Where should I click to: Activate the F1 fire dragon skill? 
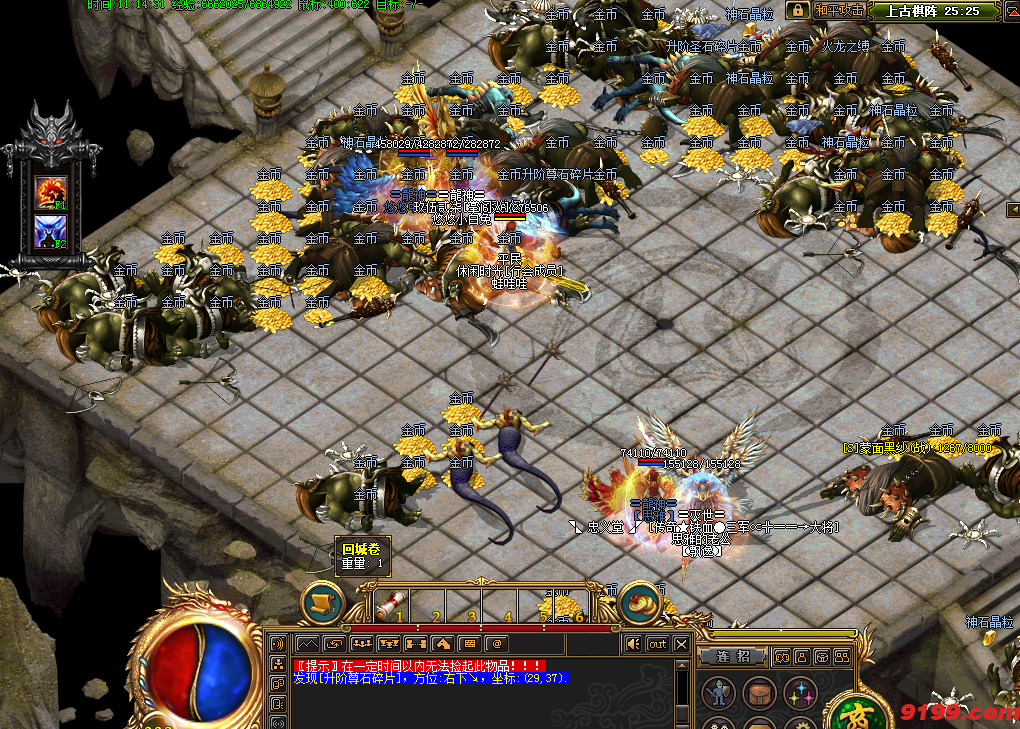pos(49,190)
